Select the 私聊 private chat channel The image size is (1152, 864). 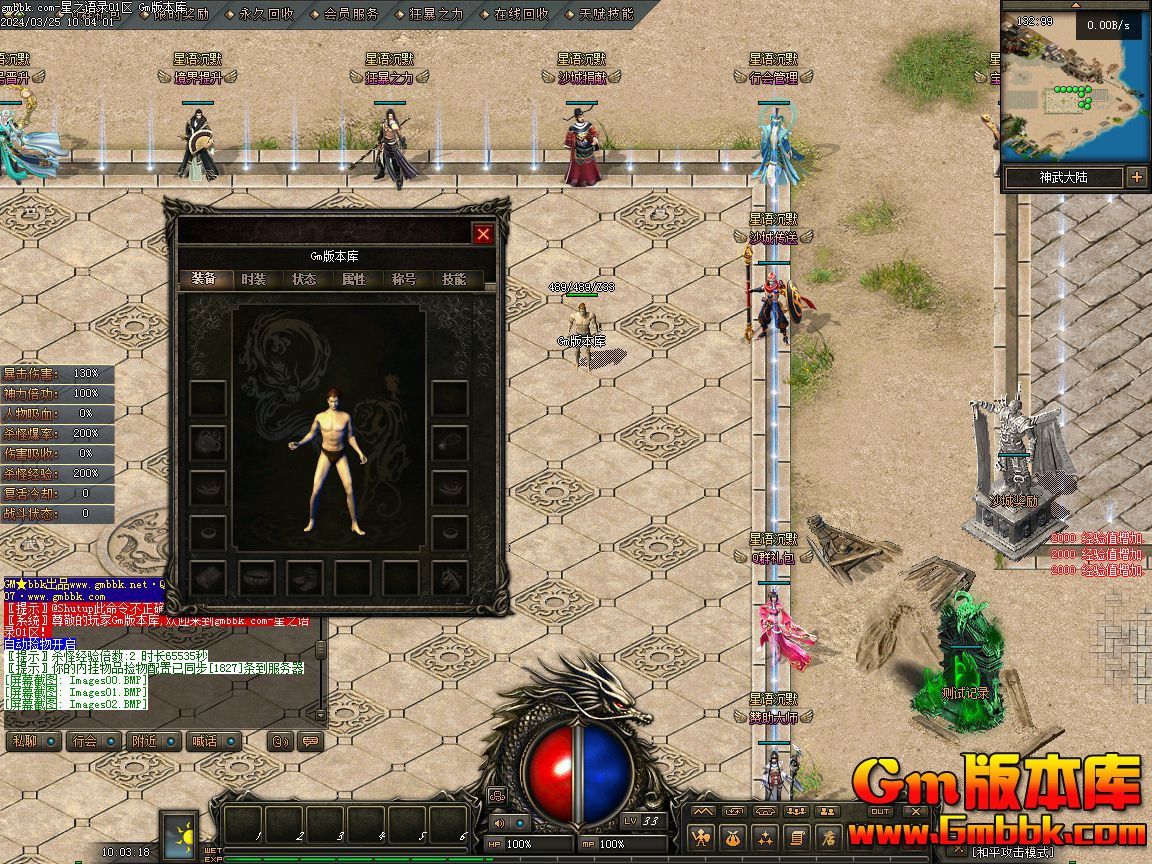[x=22, y=741]
